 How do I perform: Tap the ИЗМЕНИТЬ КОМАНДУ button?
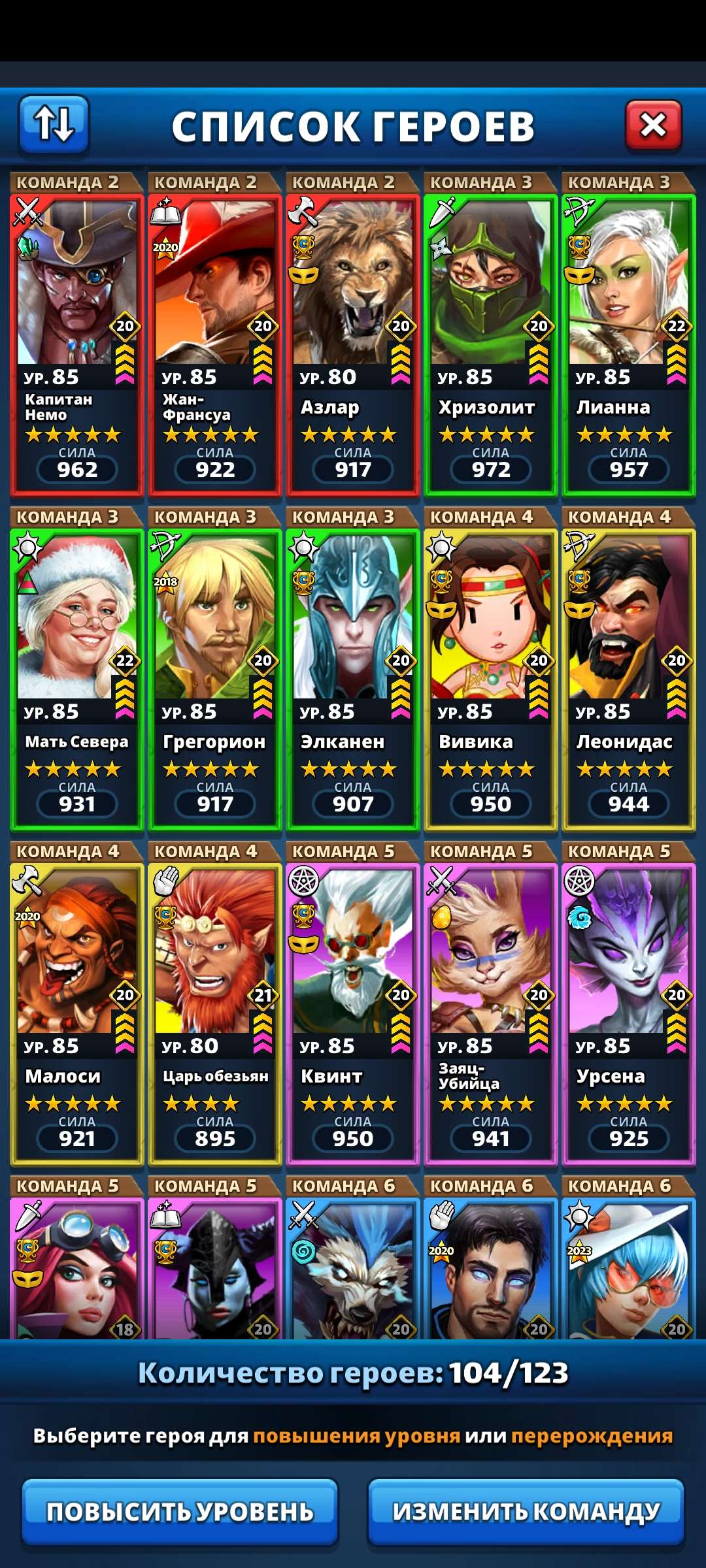pos(526,1511)
